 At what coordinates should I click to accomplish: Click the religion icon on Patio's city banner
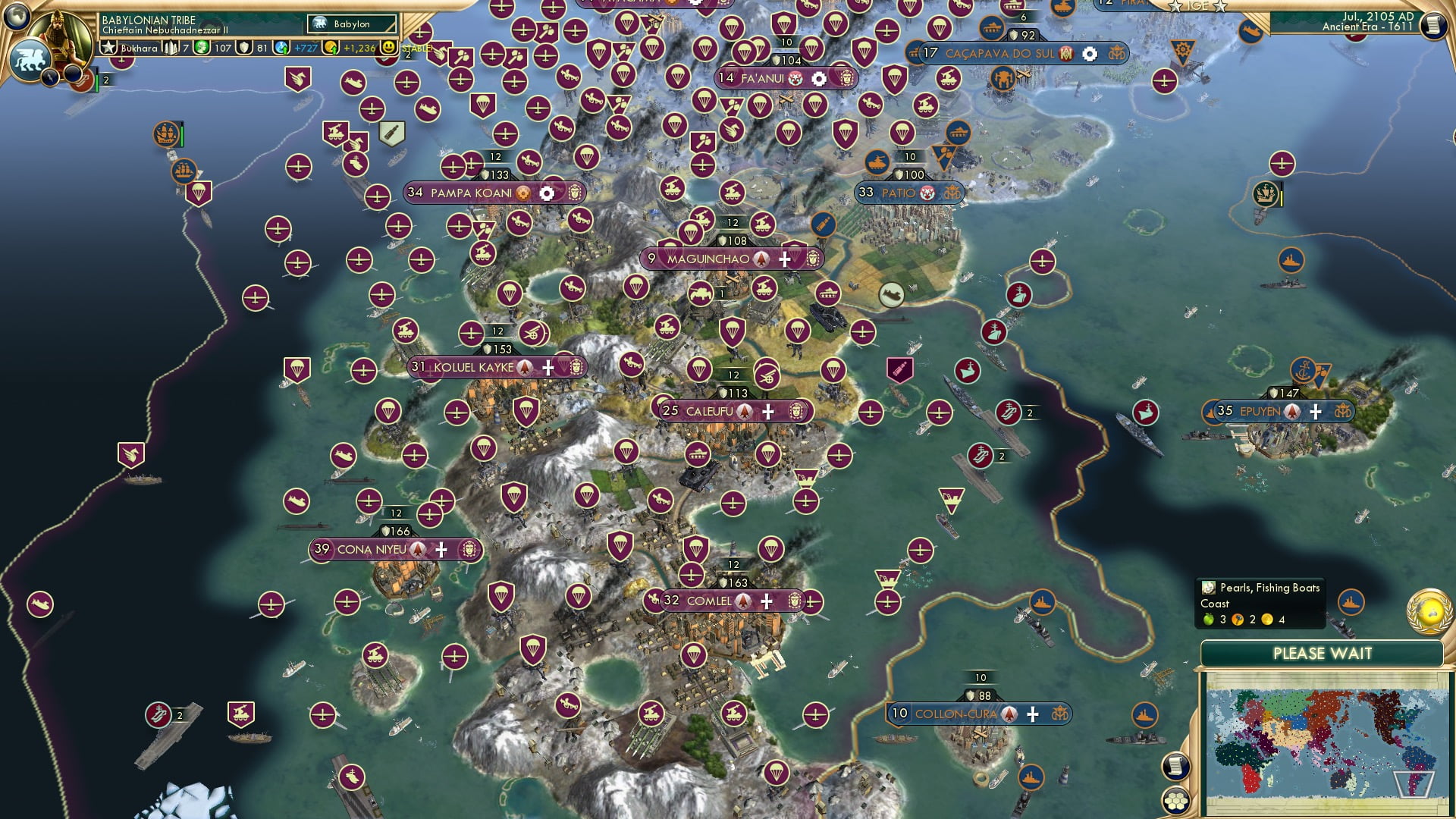927,193
